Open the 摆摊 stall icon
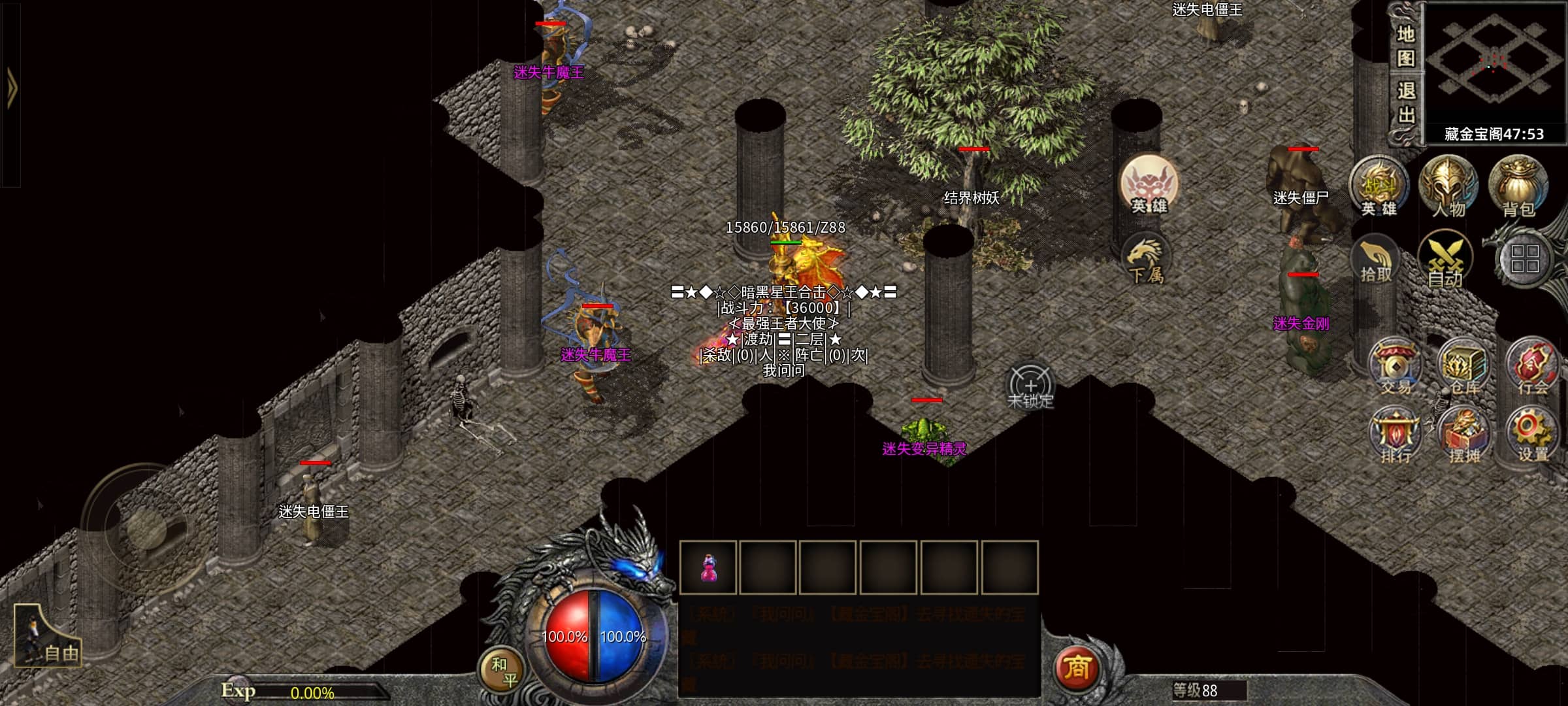 pos(1464,436)
